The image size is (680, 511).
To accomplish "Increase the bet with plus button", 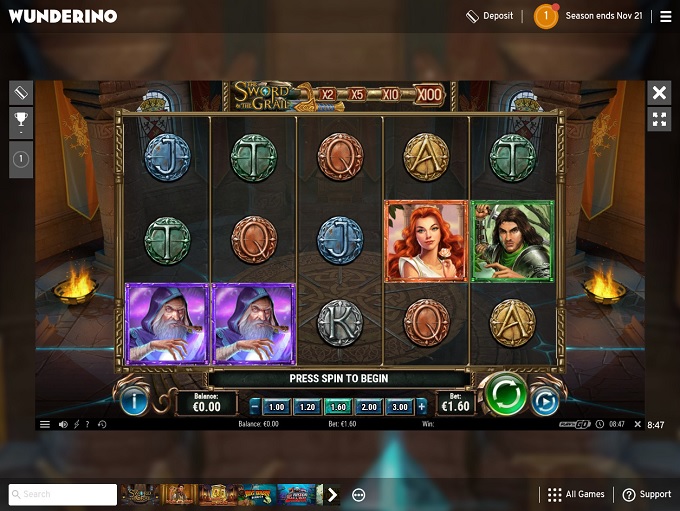I will pyautogui.click(x=421, y=407).
